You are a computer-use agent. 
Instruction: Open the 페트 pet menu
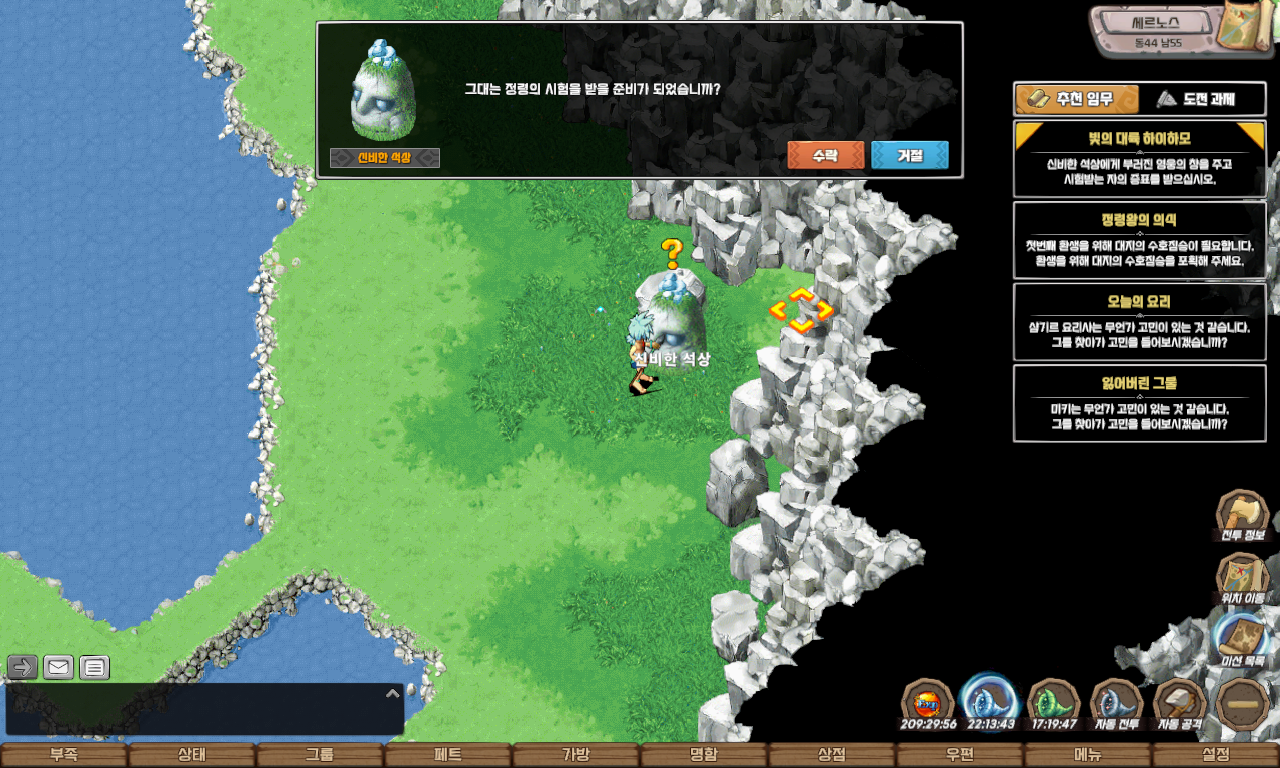coord(447,755)
